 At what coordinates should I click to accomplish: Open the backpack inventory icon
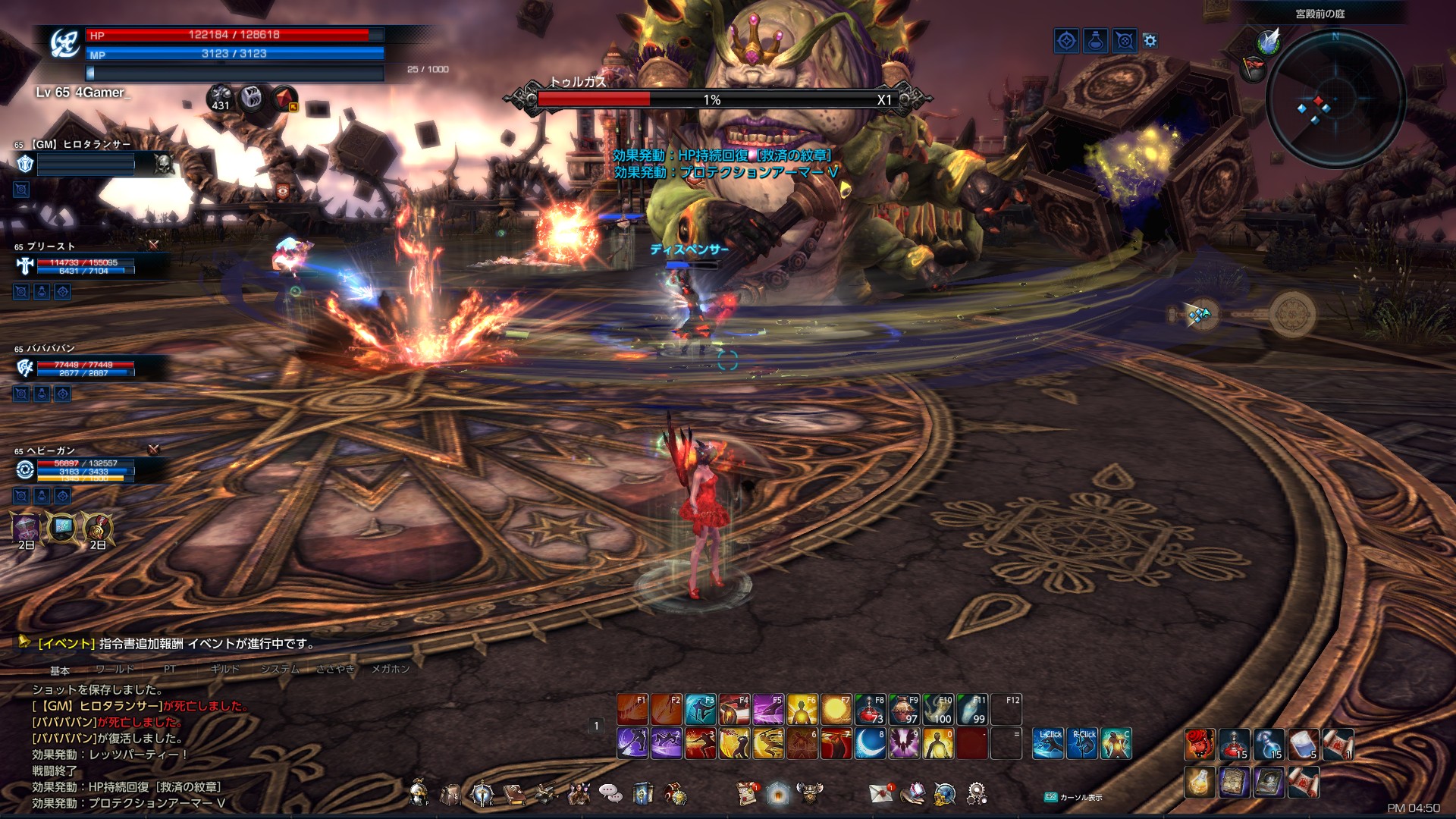coord(450,794)
